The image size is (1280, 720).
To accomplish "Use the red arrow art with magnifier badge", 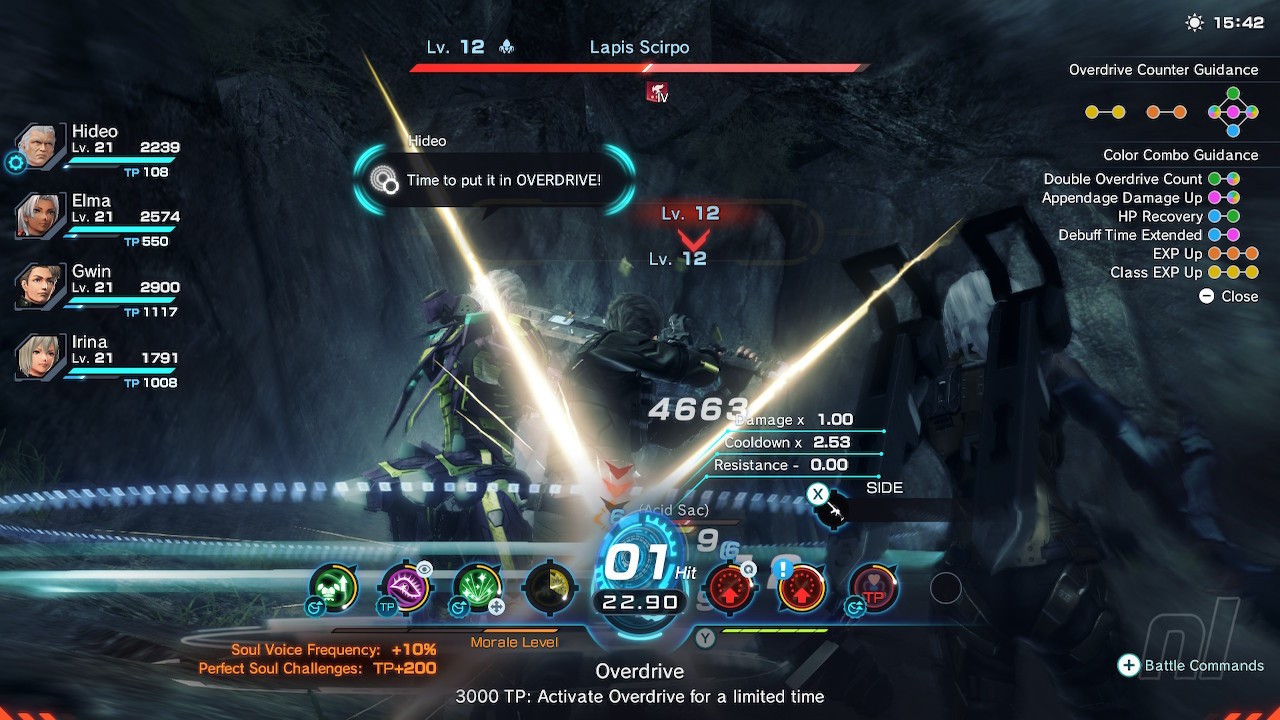I will coord(729,589).
